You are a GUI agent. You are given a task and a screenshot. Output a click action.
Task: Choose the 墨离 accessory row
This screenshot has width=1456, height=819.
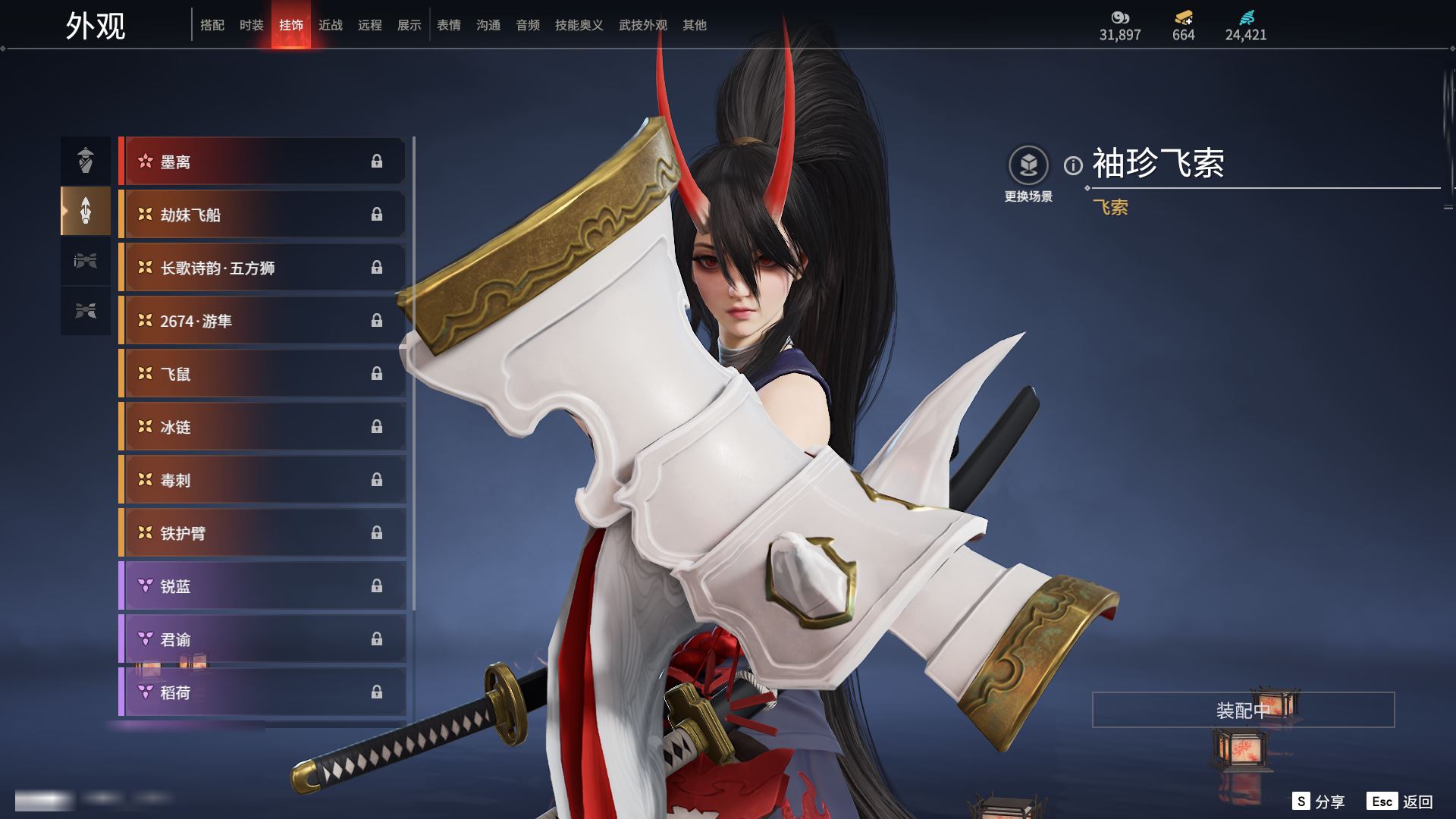tap(262, 162)
